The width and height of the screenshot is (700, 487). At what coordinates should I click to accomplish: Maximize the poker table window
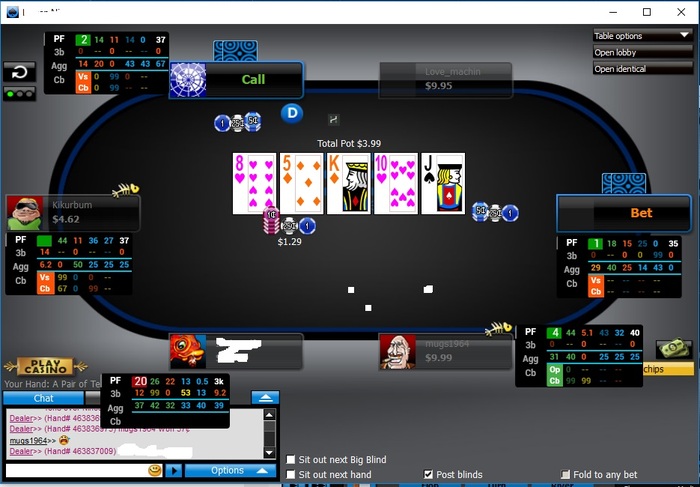click(x=647, y=12)
